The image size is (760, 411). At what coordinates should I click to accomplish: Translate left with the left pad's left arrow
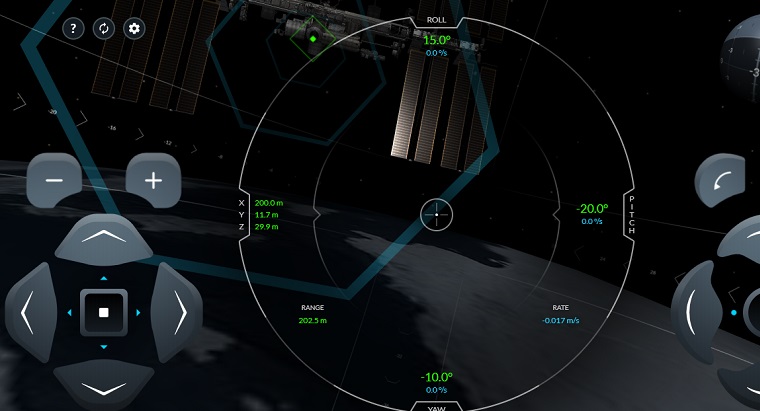pyautogui.click(x=29, y=313)
